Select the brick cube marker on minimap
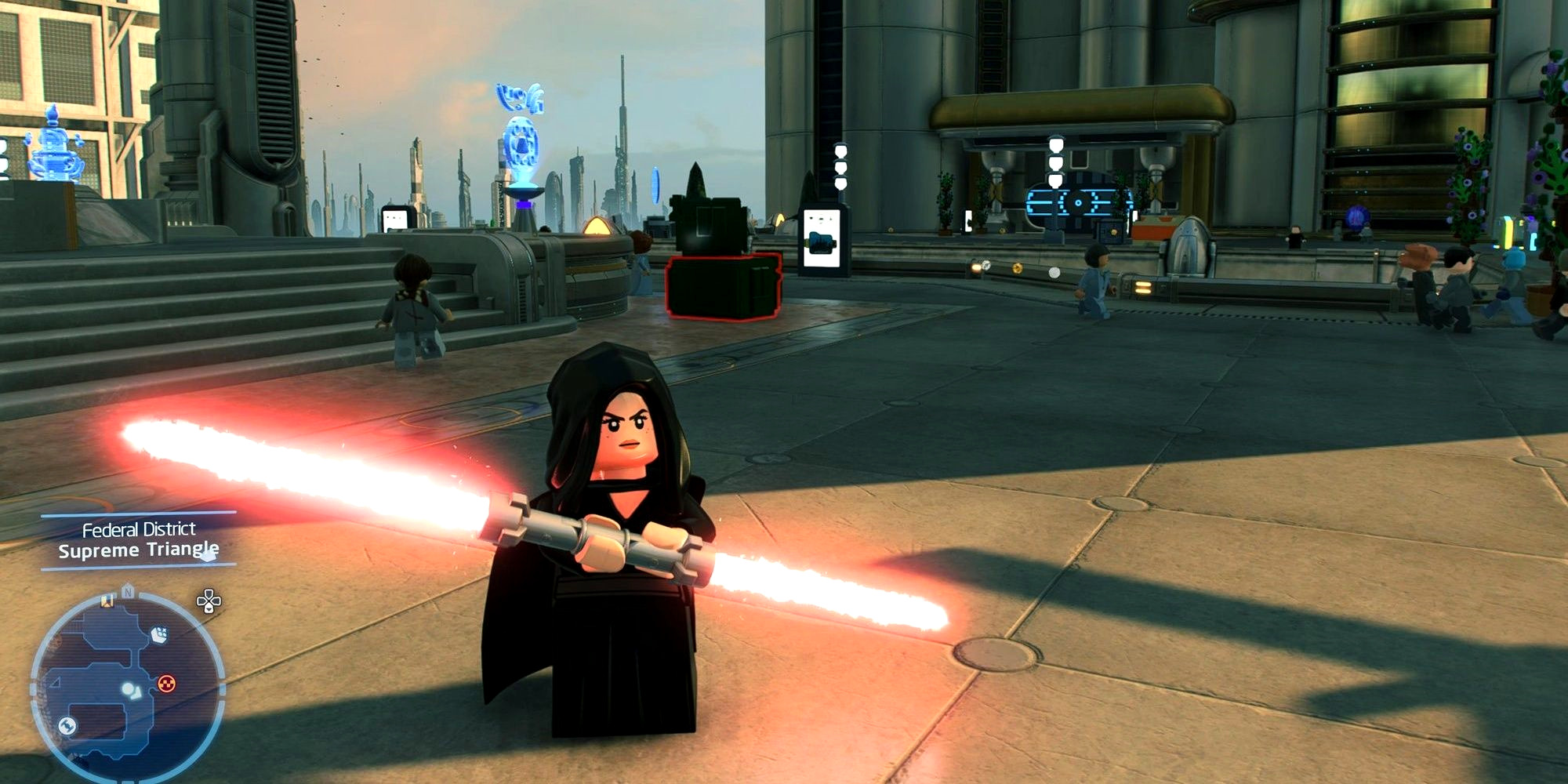Viewport: 1568px width, 784px height. 159,633
